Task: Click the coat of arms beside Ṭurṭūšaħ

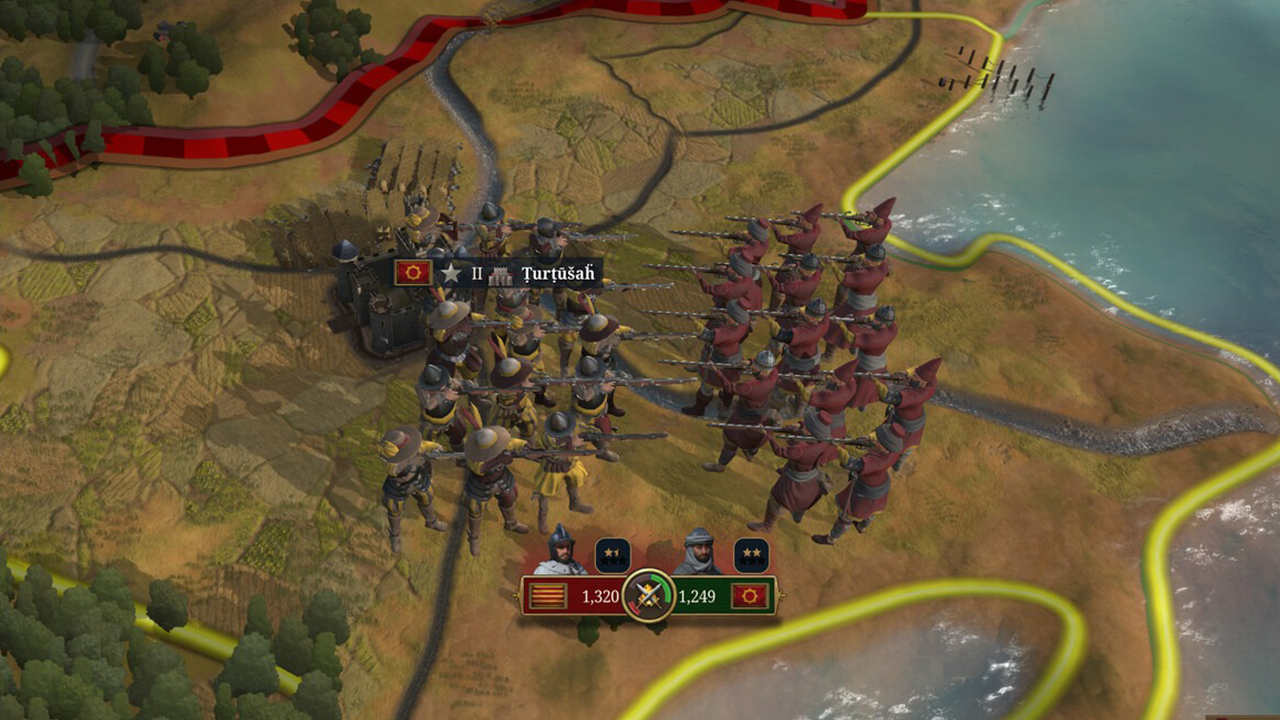Action: [x=413, y=272]
